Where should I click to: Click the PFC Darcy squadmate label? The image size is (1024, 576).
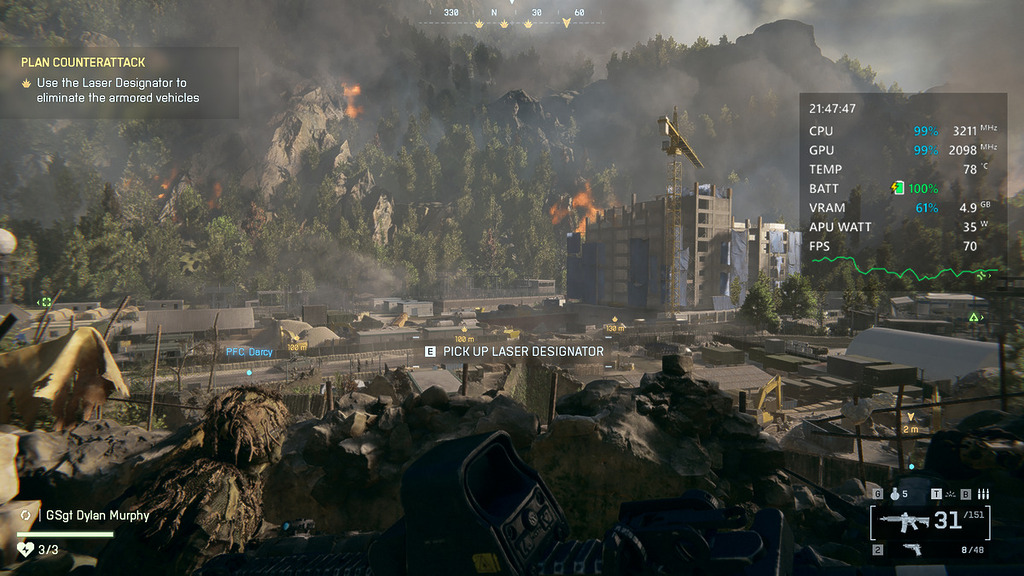(x=248, y=352)
